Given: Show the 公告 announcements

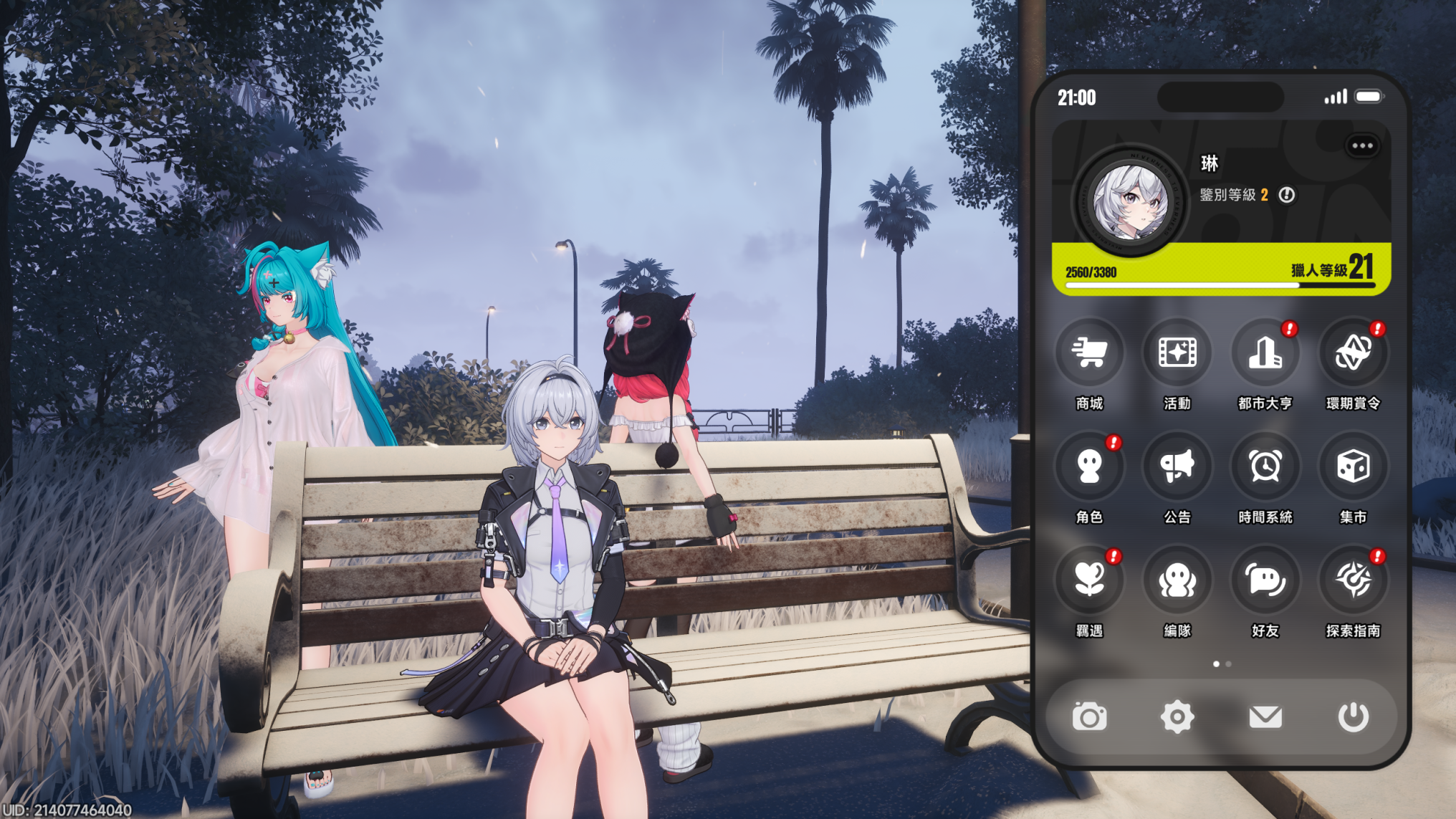Looking at the screenshot, I should [x=1177, y=466].
